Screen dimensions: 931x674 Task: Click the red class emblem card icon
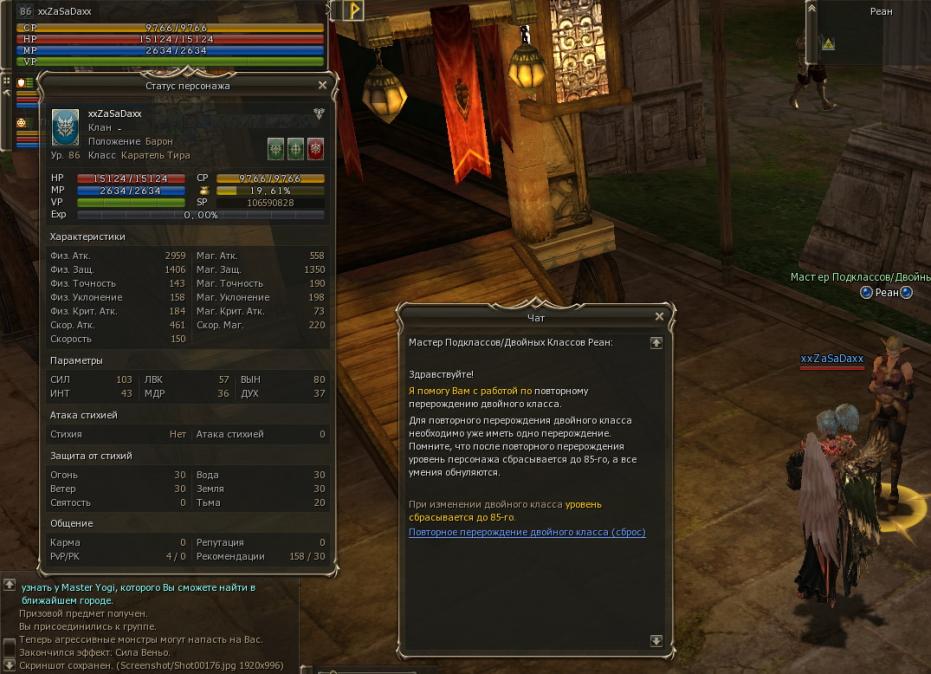click(x=315, y=149)
